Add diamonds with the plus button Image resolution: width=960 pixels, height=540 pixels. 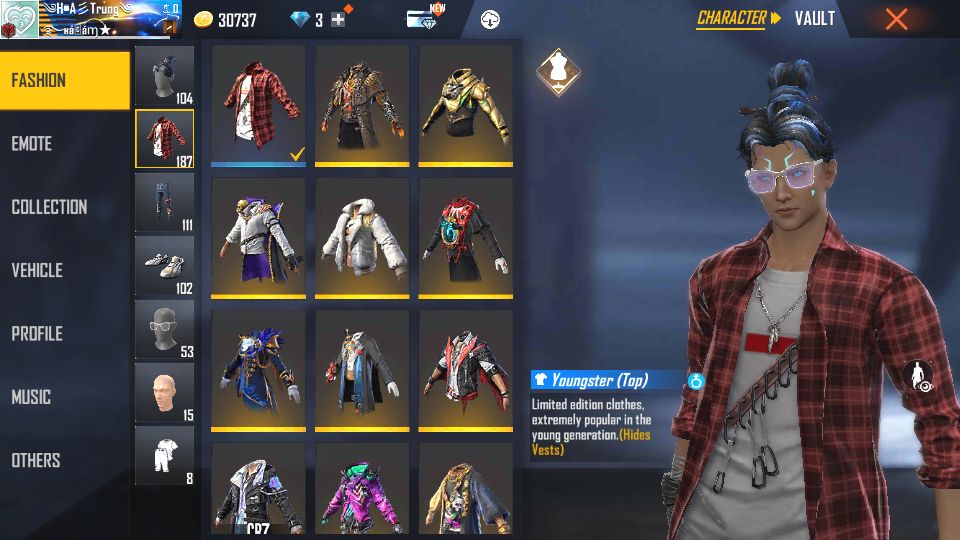click(x=338, y=20)
